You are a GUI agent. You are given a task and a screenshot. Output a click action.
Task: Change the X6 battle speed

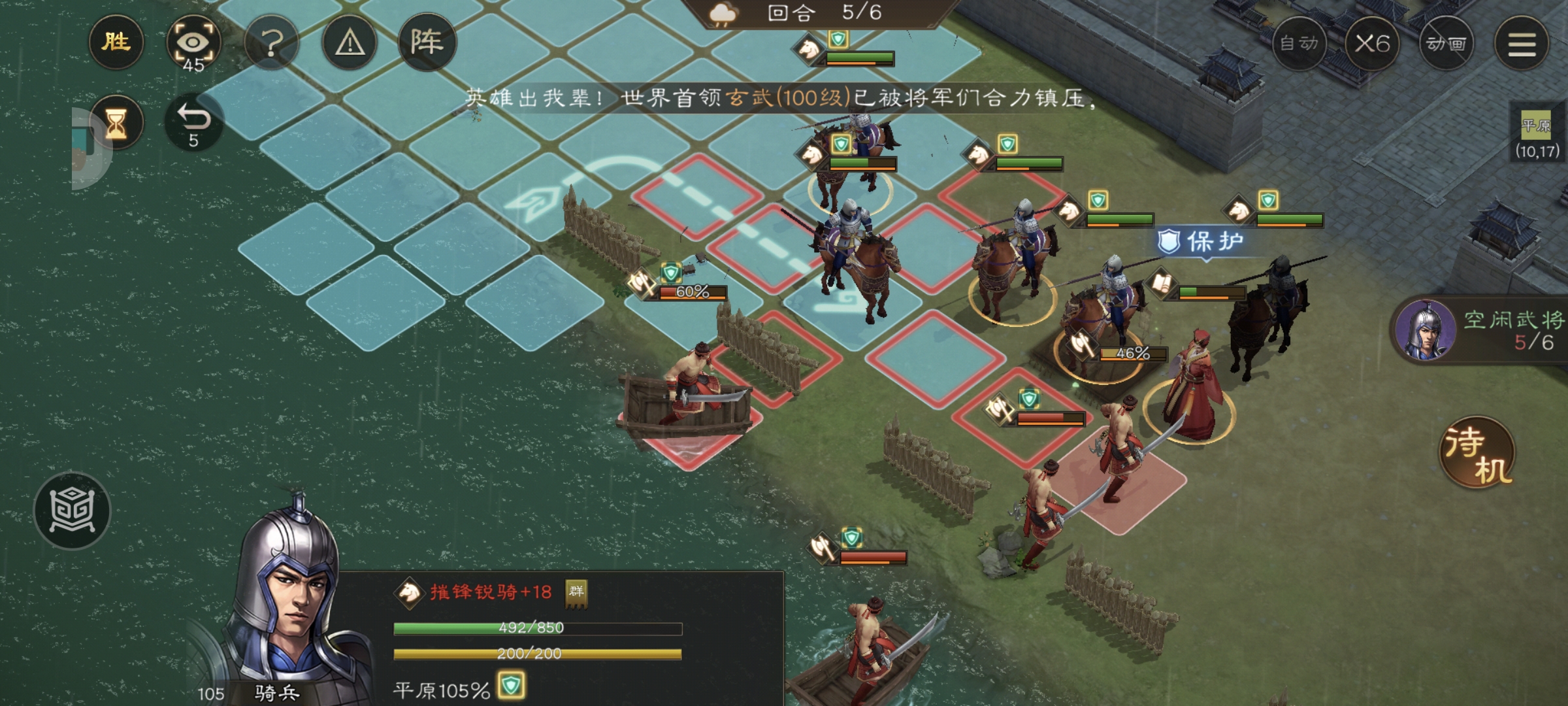point(1372,44)
